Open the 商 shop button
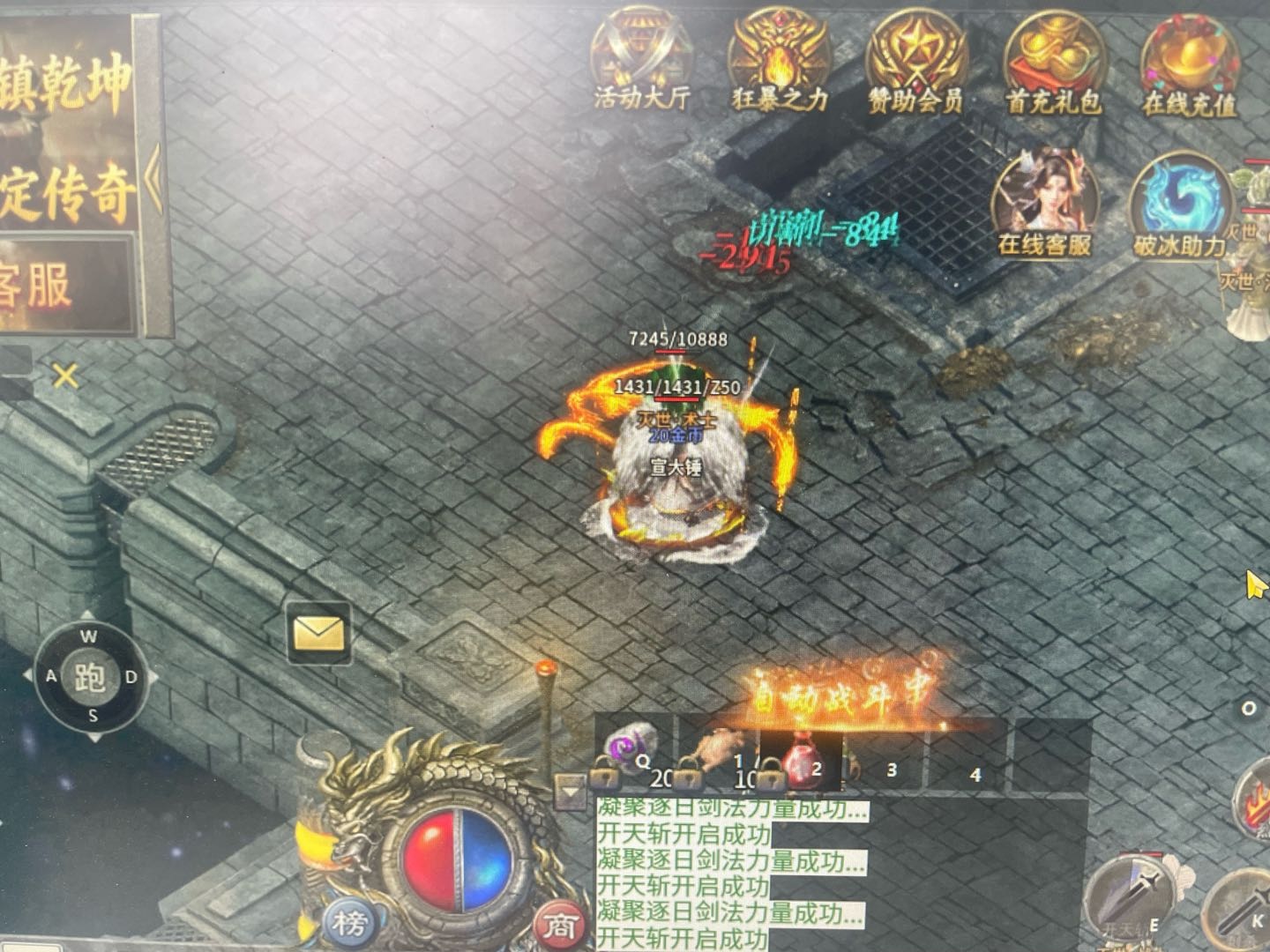1270x952 pixels. click(x=560, y=925)
